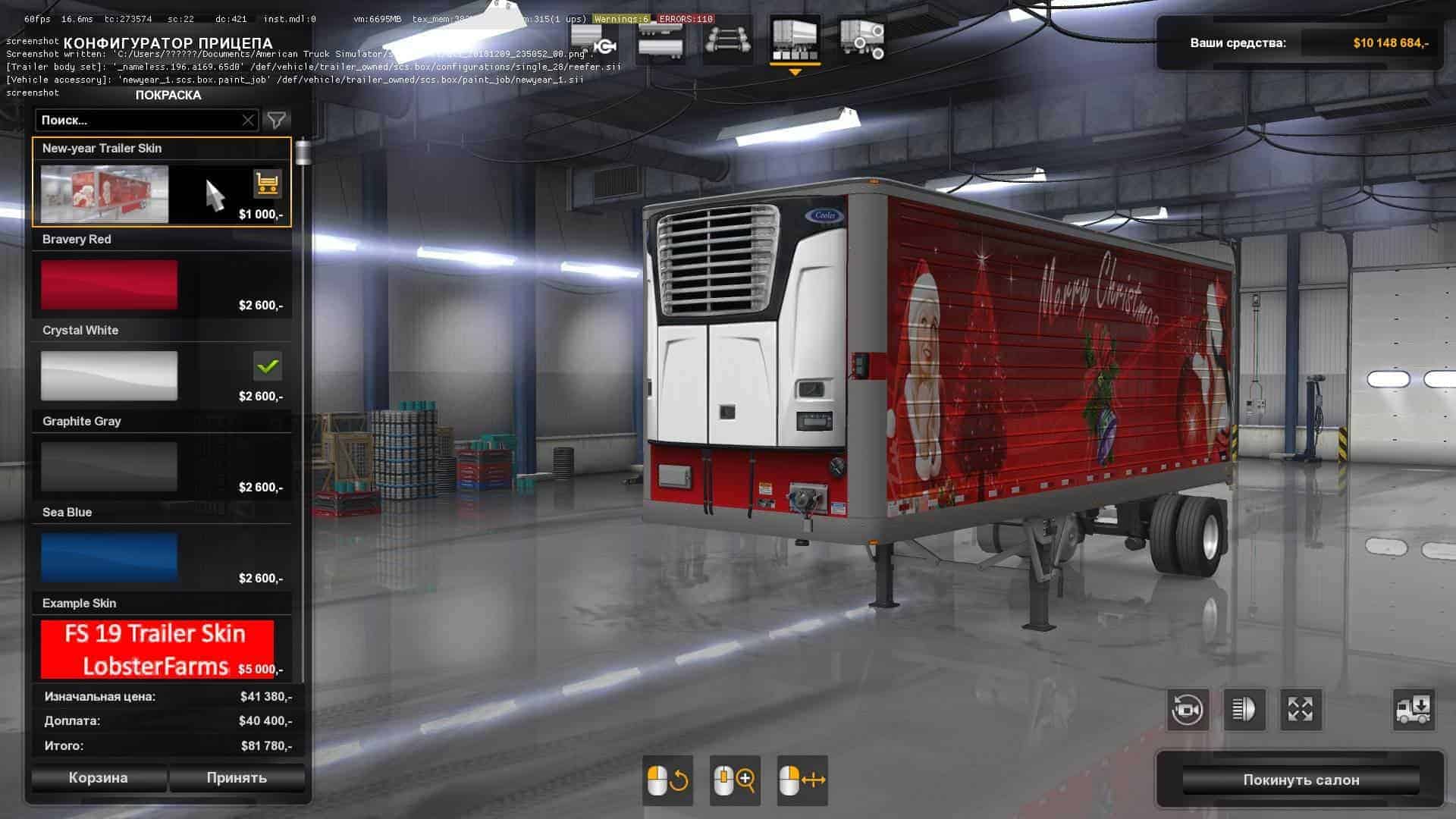Choose the Bravery Red paint

pos(109,285)
